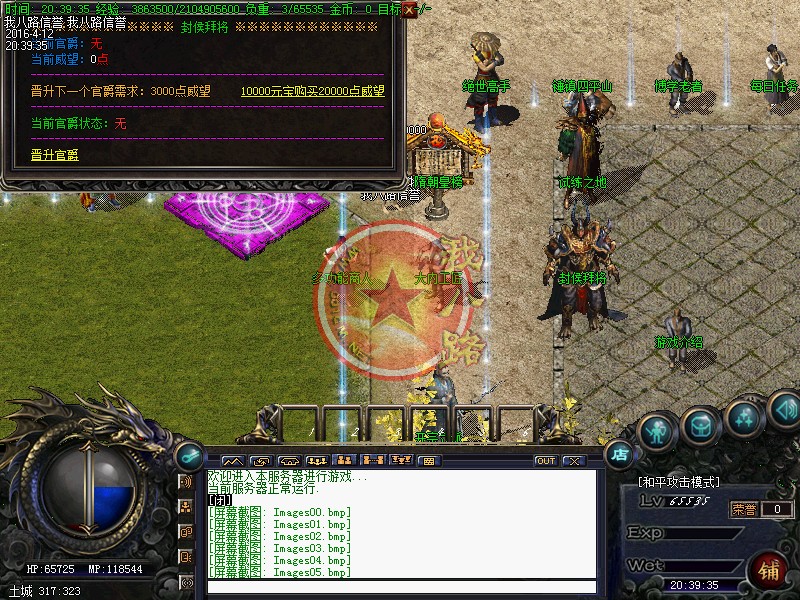This screenshot has width=800, height=600.
Task: Click the blue orb button left of chat
Action: point(187,454)
